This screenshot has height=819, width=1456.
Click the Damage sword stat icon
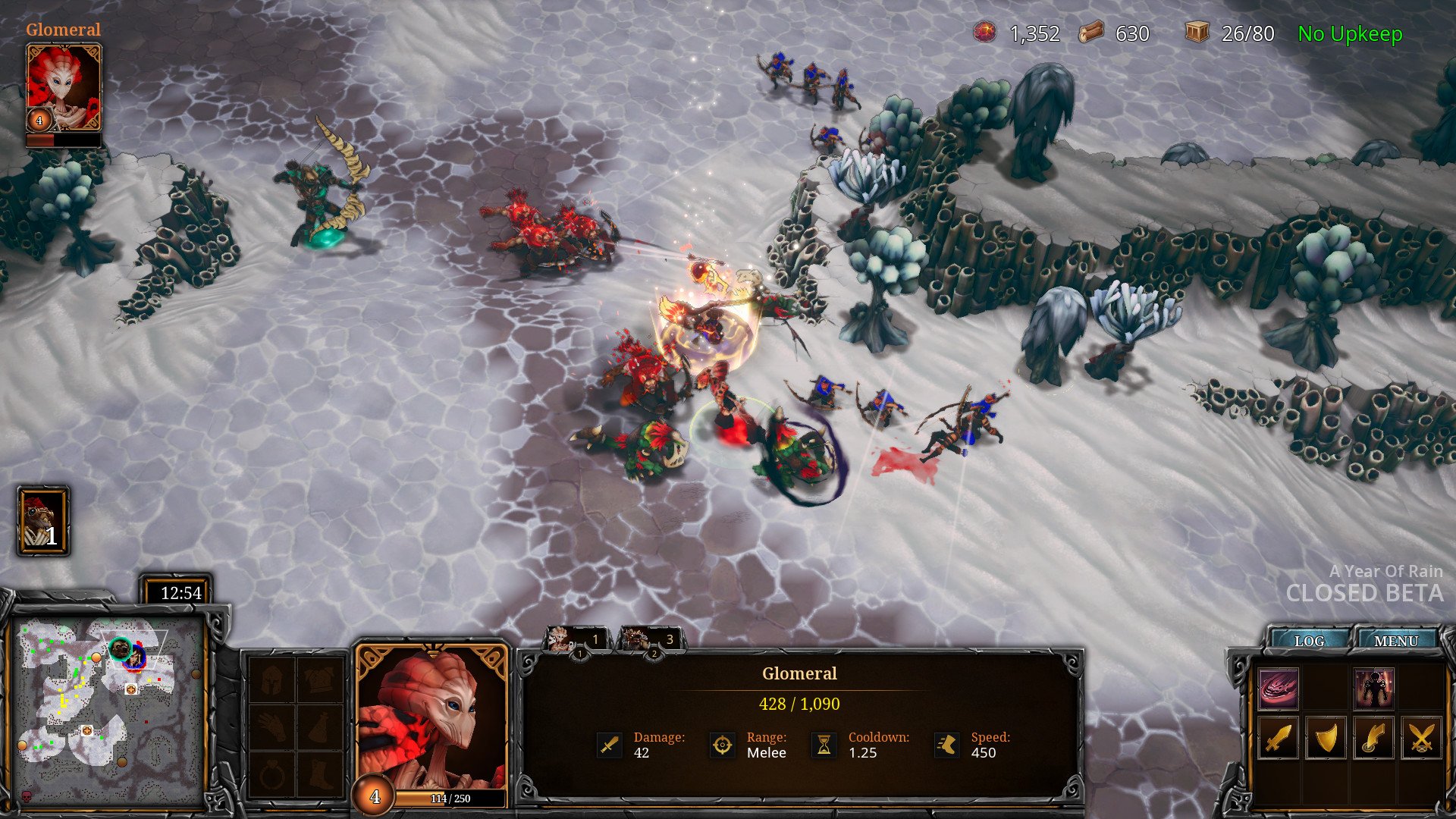tap(610, 745)
